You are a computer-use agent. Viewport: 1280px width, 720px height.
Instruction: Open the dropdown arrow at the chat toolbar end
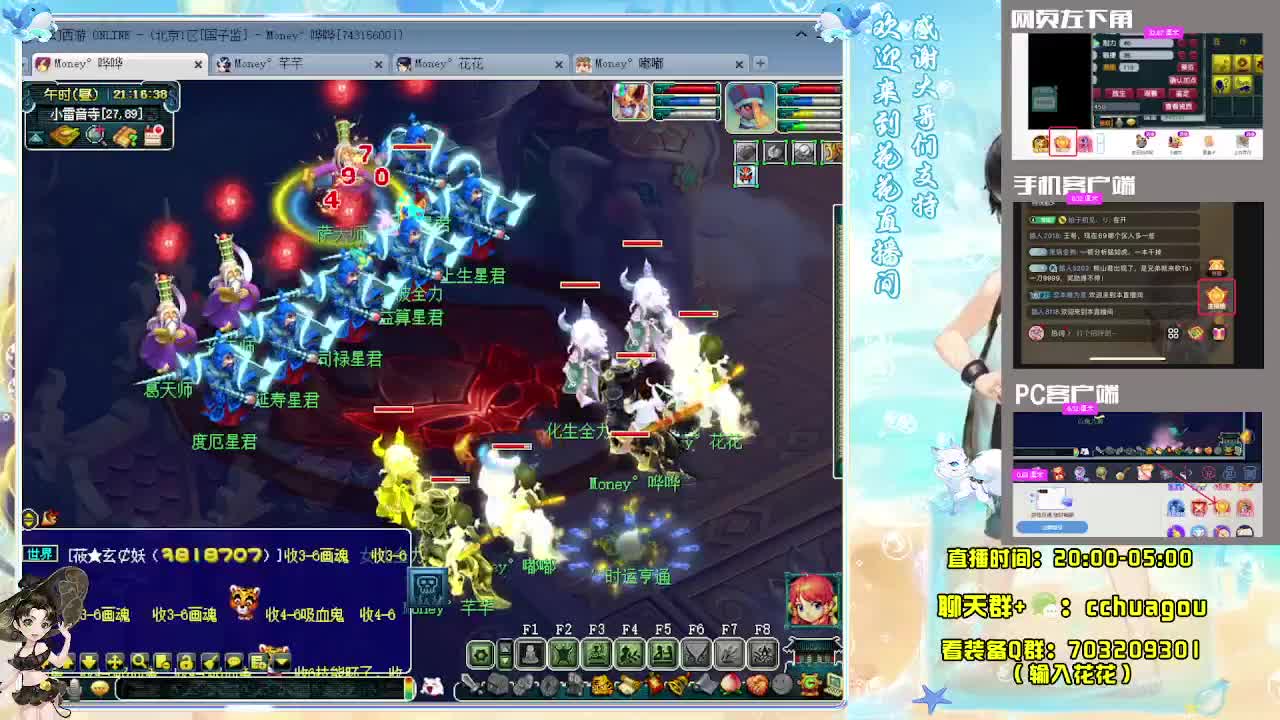click(x=281, y=660)
